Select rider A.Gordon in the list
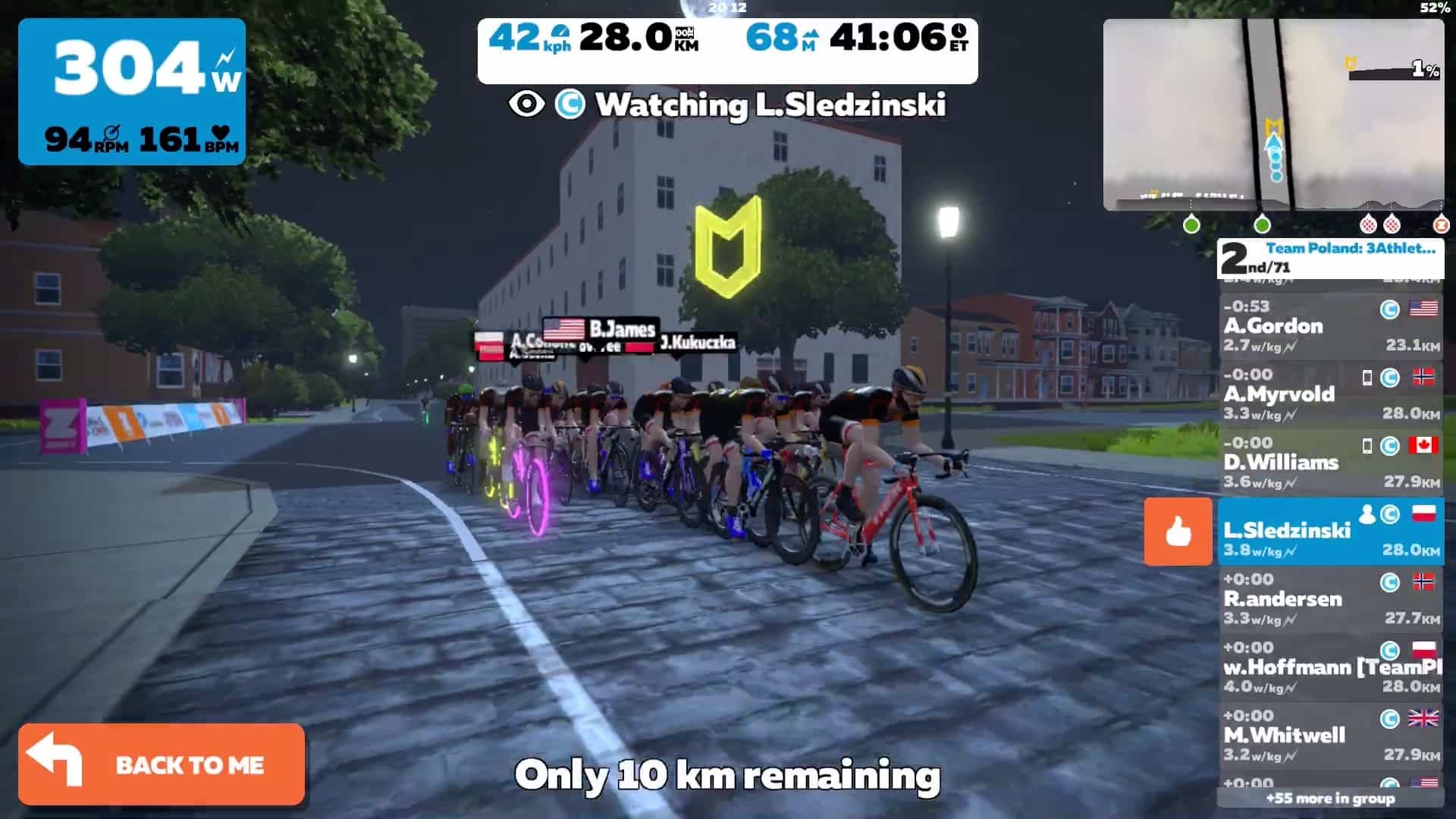Screen dimensions: 1456x819 point(1330,326)
